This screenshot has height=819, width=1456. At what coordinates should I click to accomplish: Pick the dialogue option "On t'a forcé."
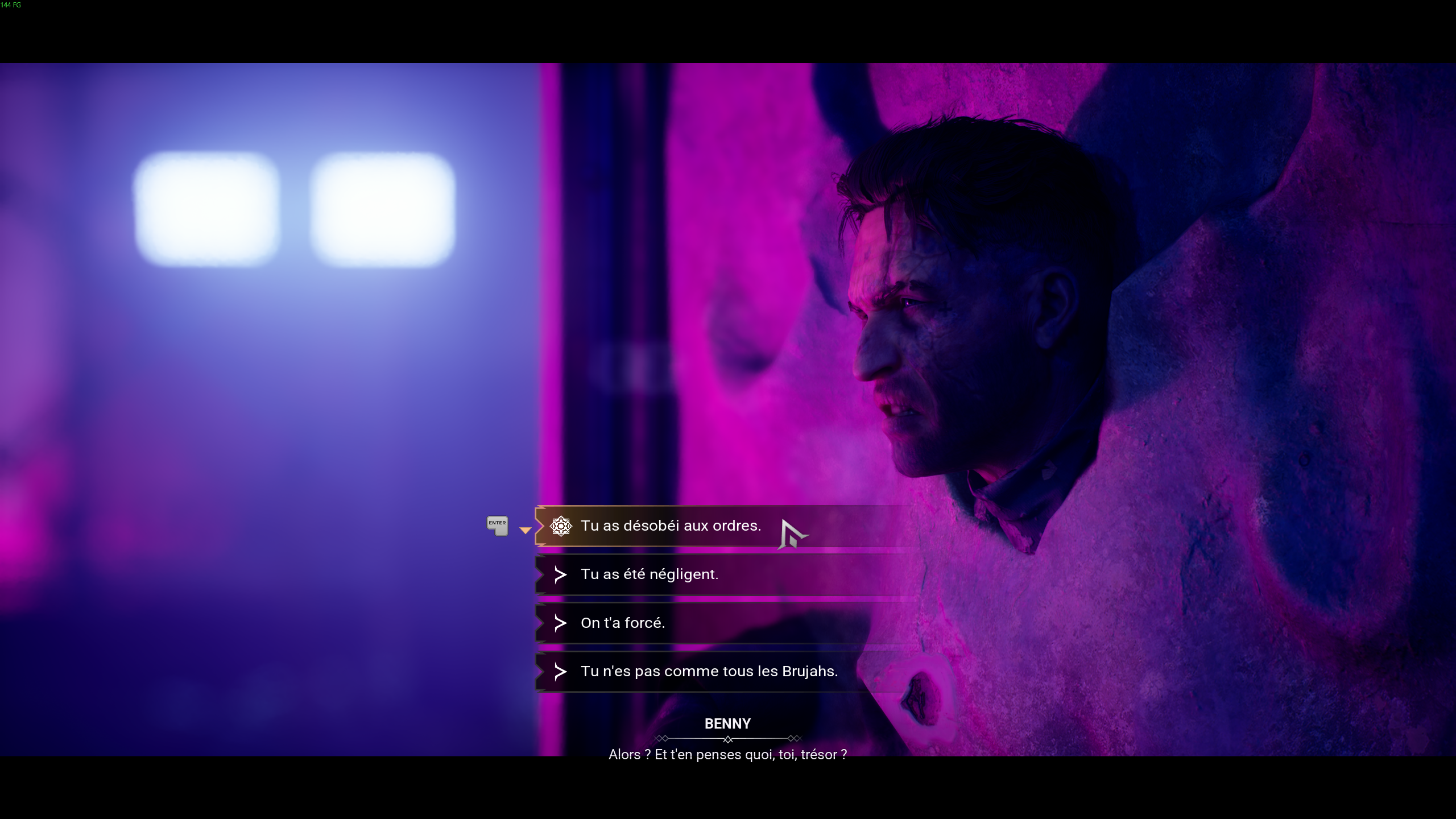622,623
